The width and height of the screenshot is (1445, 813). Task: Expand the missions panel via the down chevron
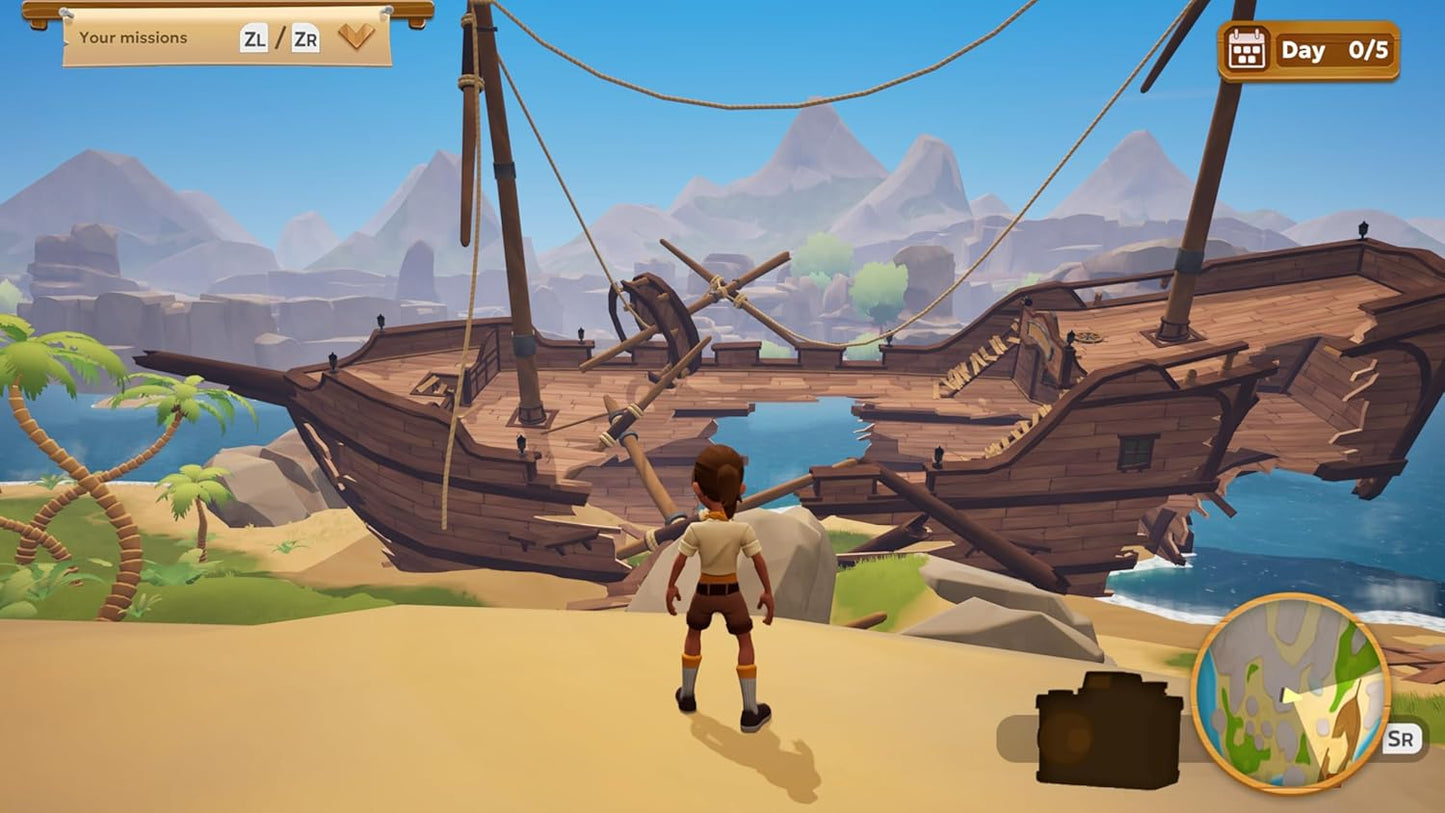(x=358, y=38)
